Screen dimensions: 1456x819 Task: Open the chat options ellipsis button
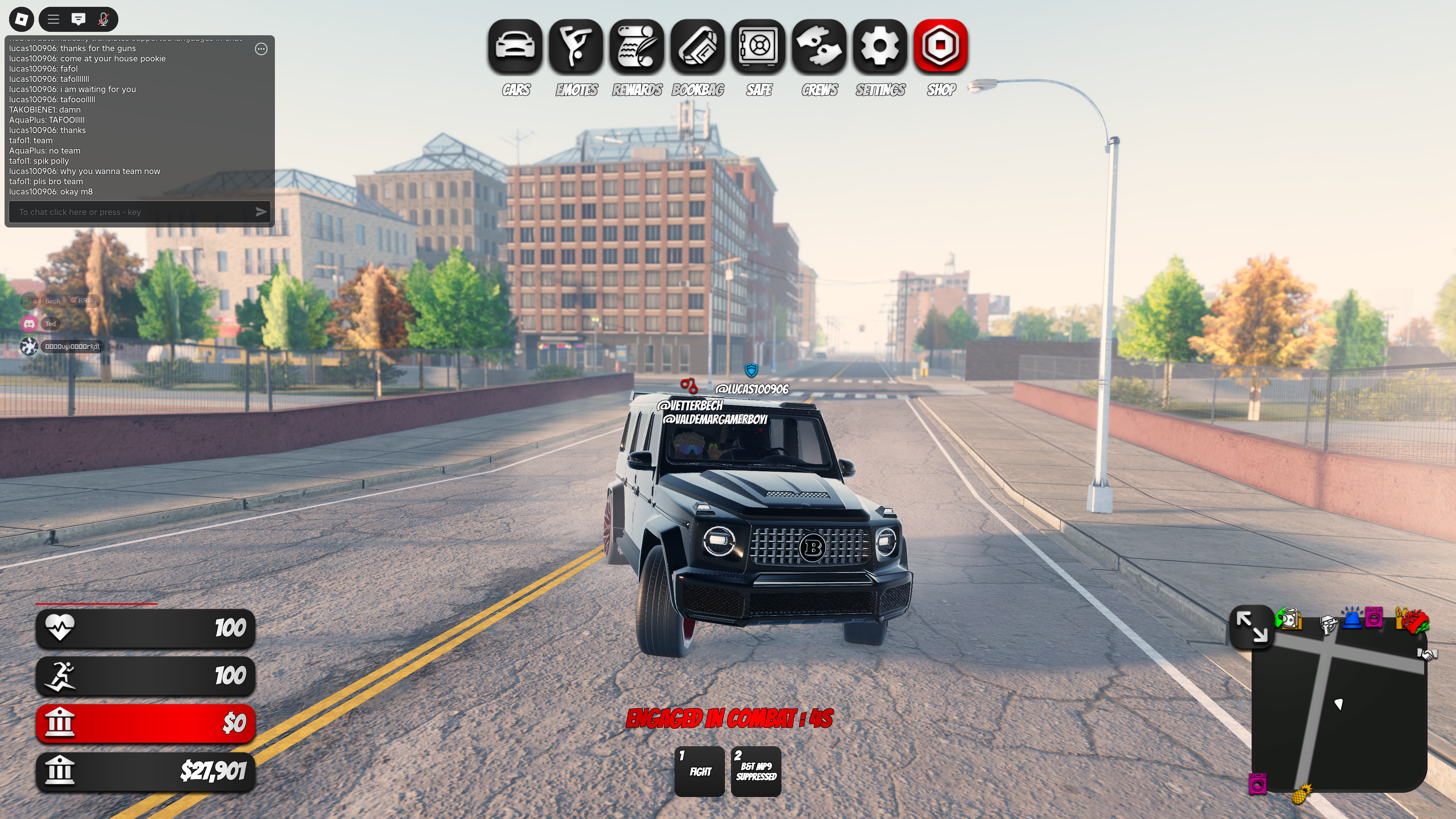coord(261,49)
